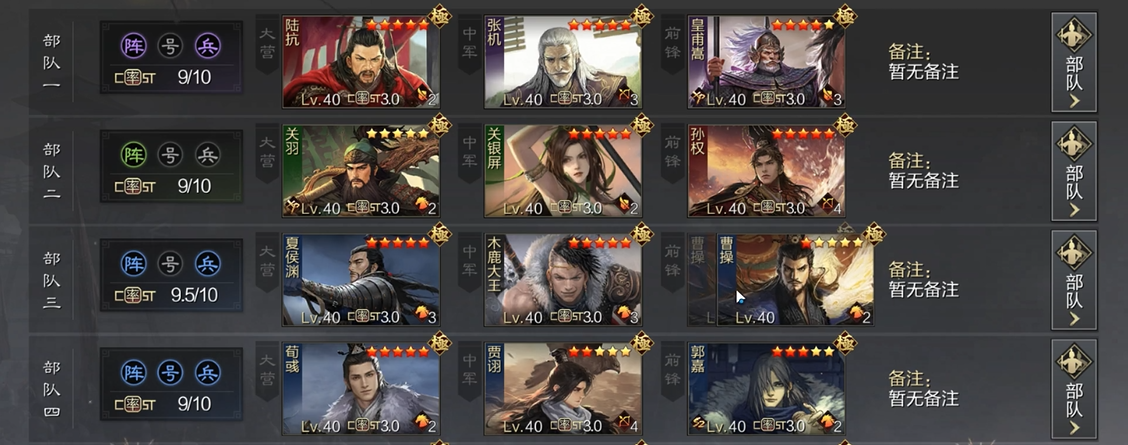
Task: Pick the 关银屏 hero card
Action: click(563, 171)
